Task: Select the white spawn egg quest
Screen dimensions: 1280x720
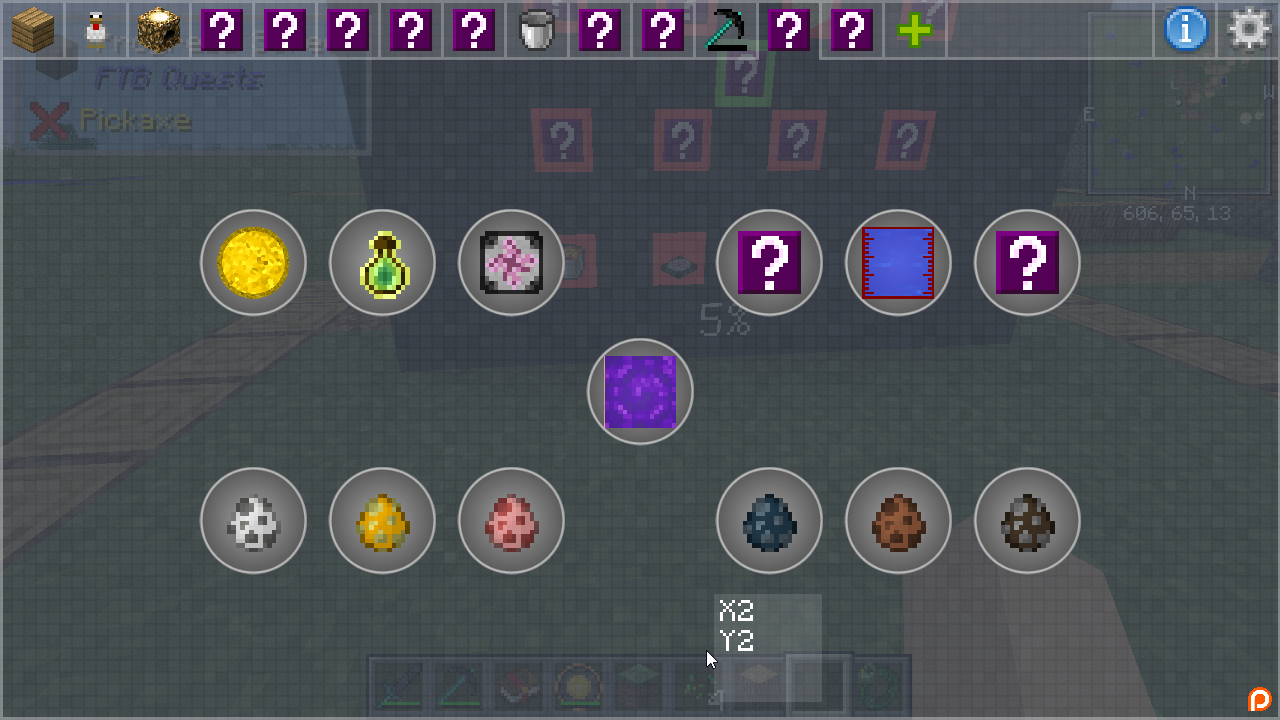Action: pyautogui.click(x=253, y=521)
